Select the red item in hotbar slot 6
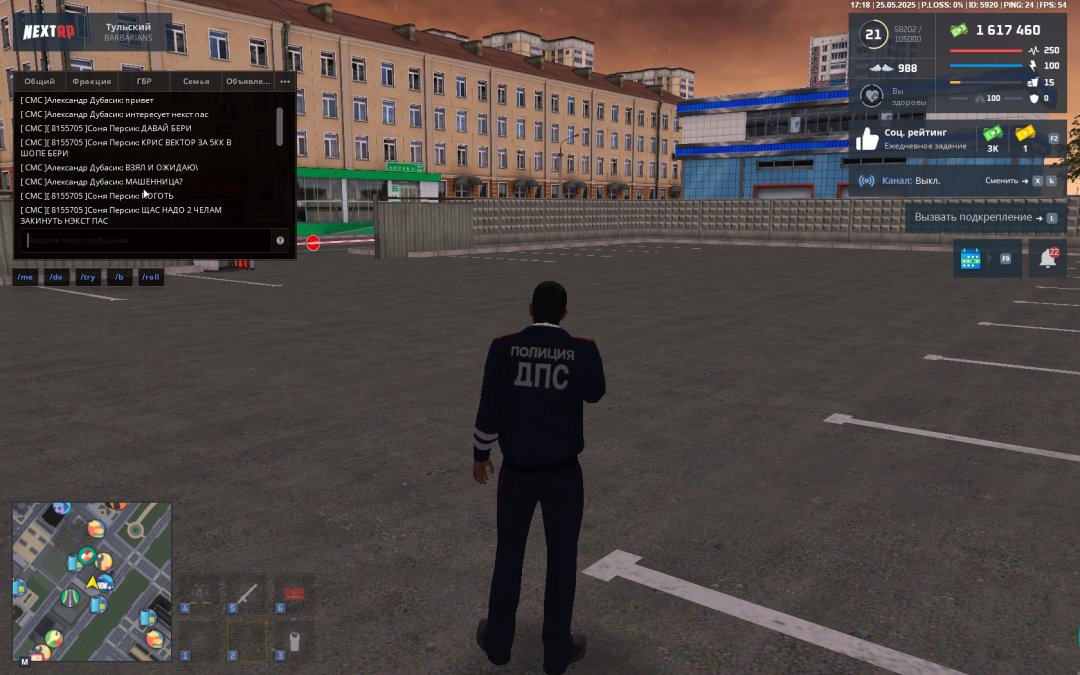The width and height of the screenshot is (1080, 675). [294, 594]
